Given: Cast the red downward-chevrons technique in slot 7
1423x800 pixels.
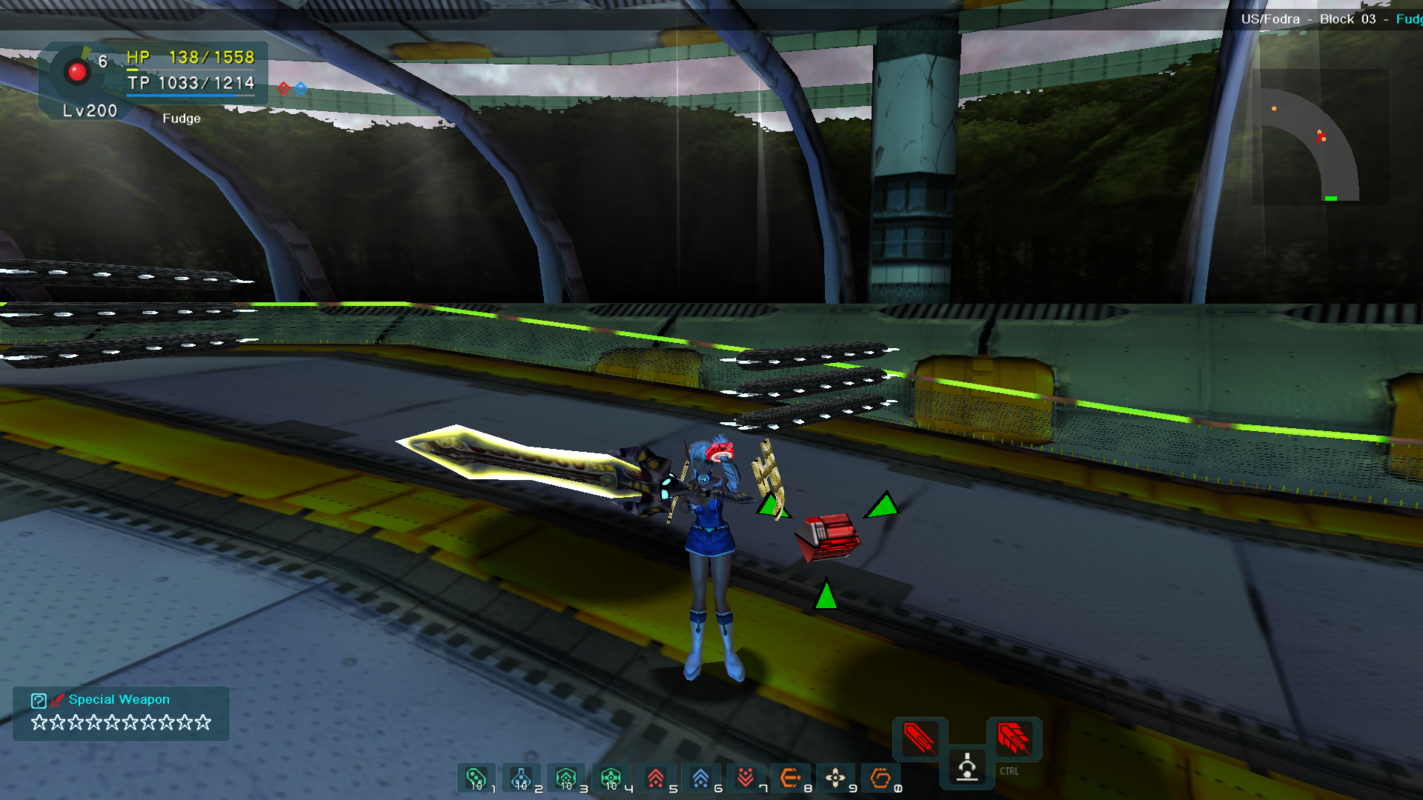Looking at the screenshot, I should pyautogui.click(x=746, y=778).
